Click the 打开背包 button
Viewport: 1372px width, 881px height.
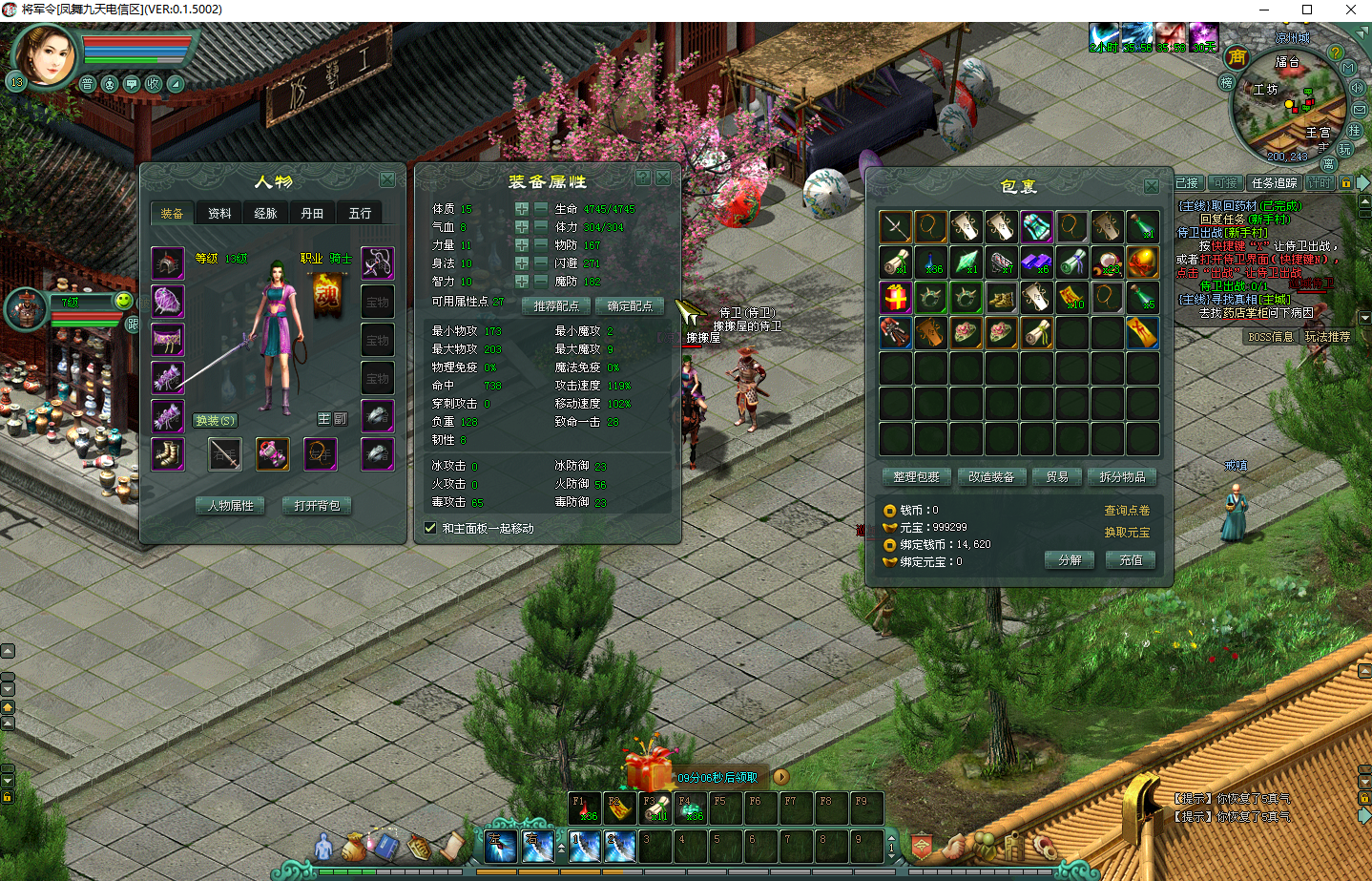pyautogui.click(x=318, y=505)
